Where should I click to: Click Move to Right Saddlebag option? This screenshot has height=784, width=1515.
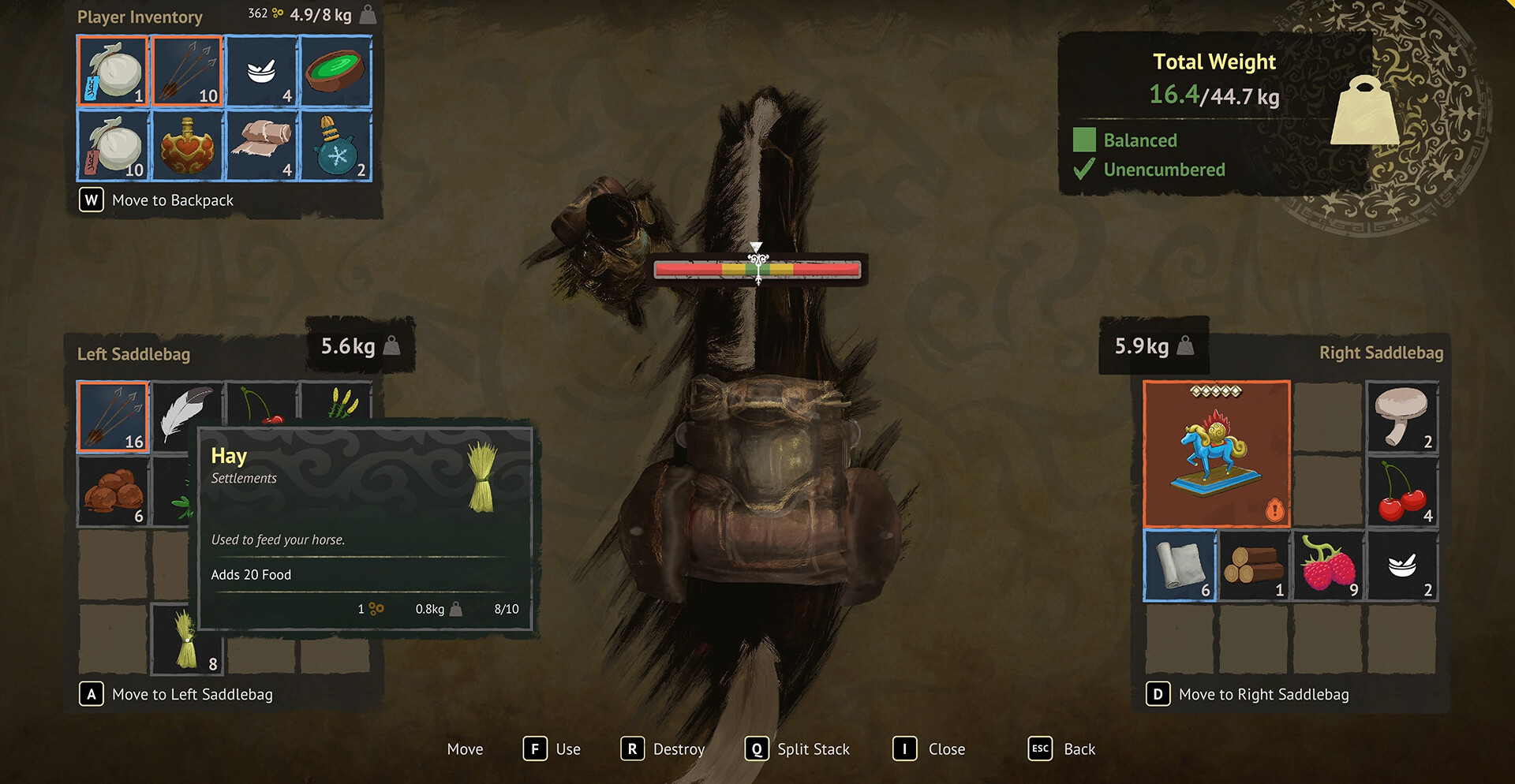tap(1263, 694)
